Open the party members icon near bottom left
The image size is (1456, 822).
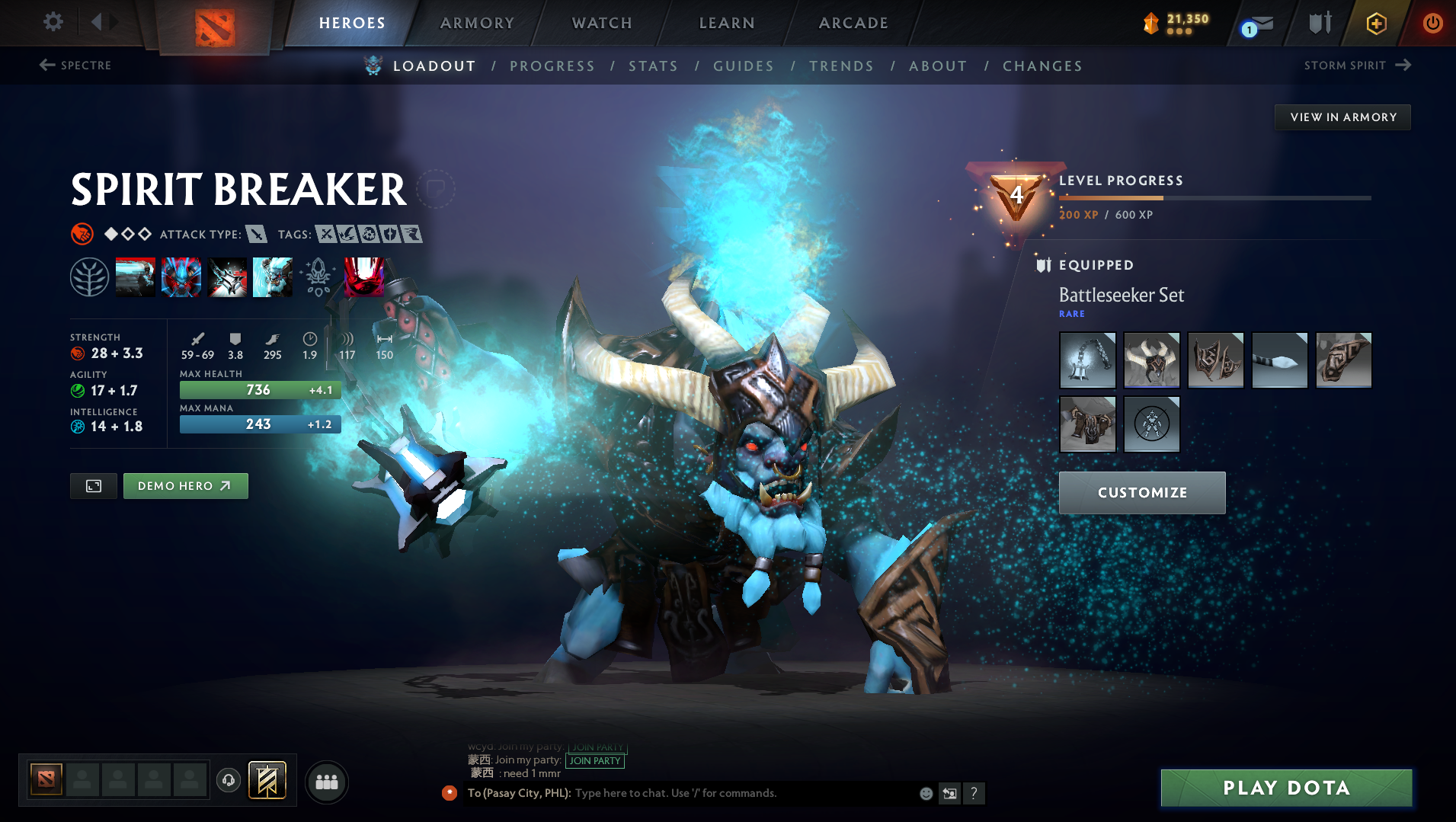coord(326,781)
